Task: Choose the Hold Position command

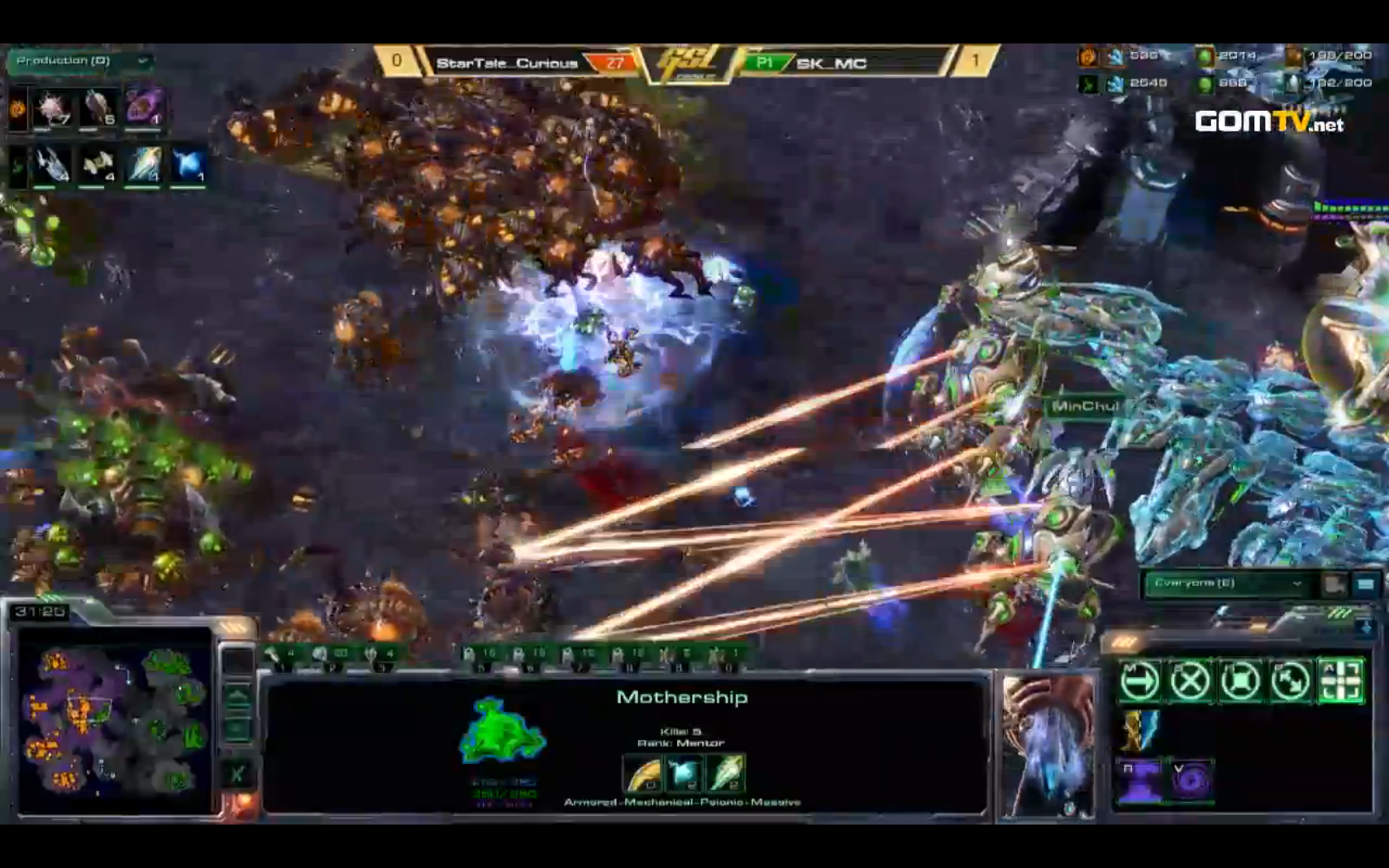Action: point(1240,682)
